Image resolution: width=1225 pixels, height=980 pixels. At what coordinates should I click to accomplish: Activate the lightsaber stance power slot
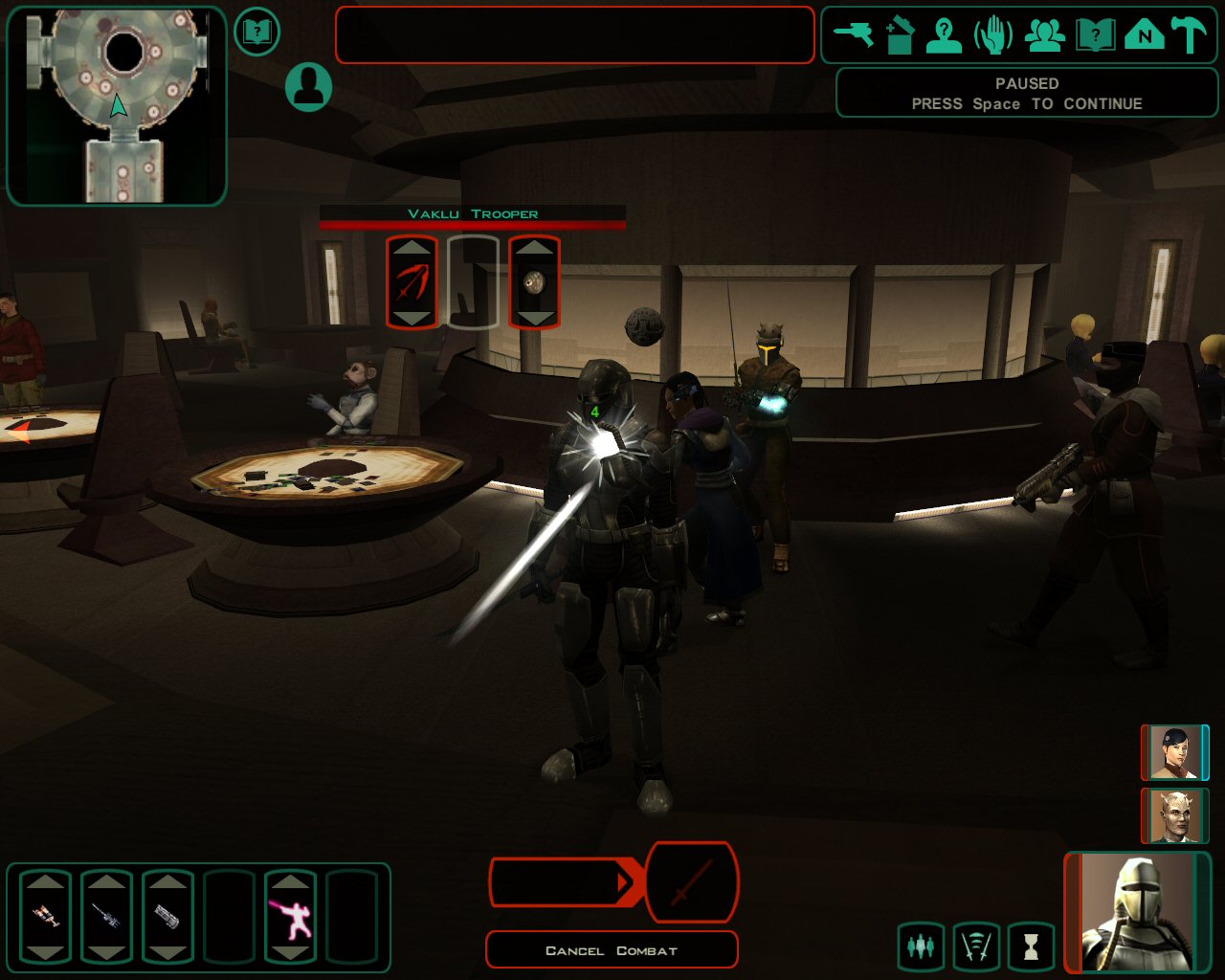click(290, 916)
